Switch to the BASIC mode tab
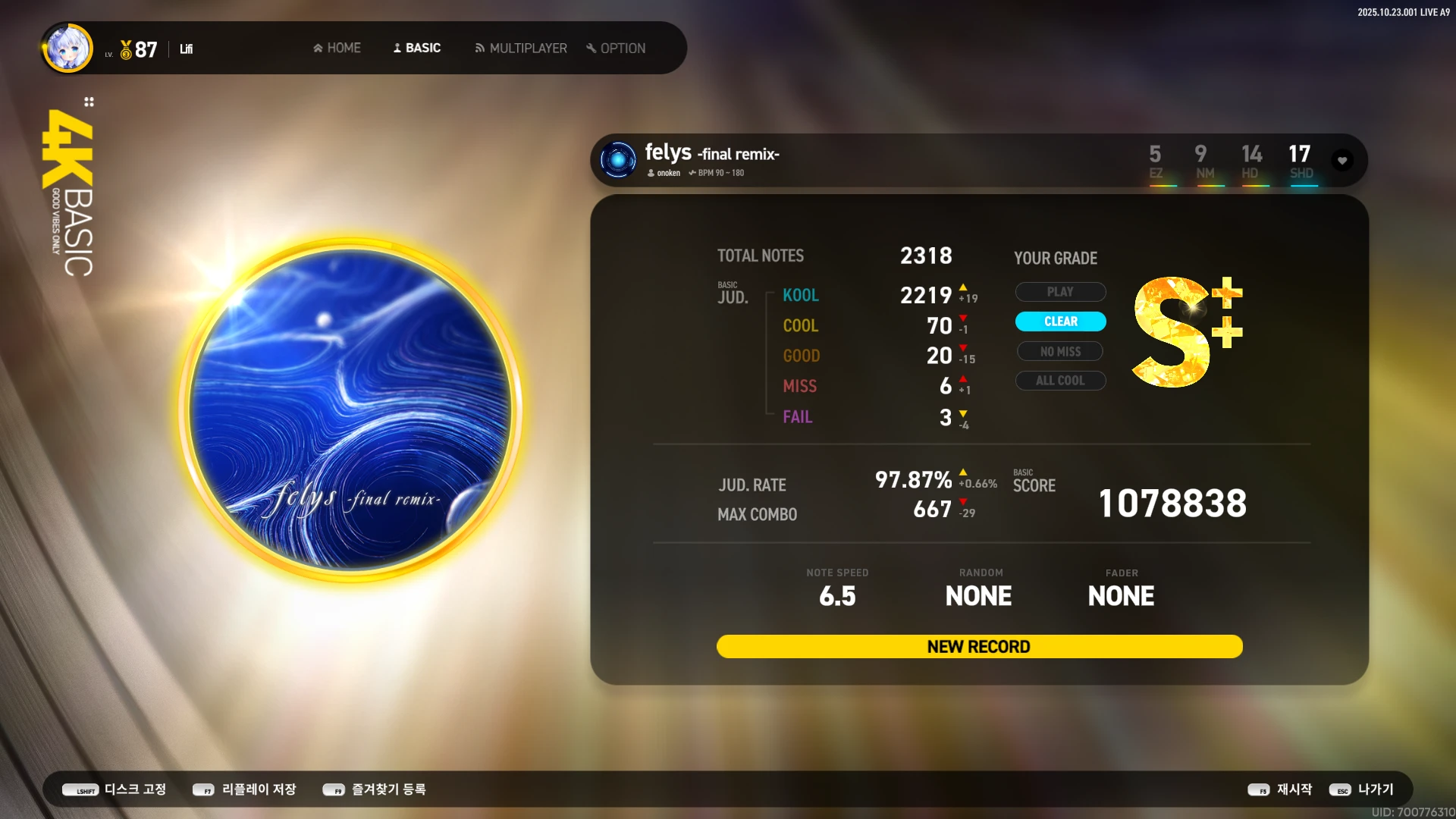Viewport: 1456px width, 819px height. [x=416, y=48]
